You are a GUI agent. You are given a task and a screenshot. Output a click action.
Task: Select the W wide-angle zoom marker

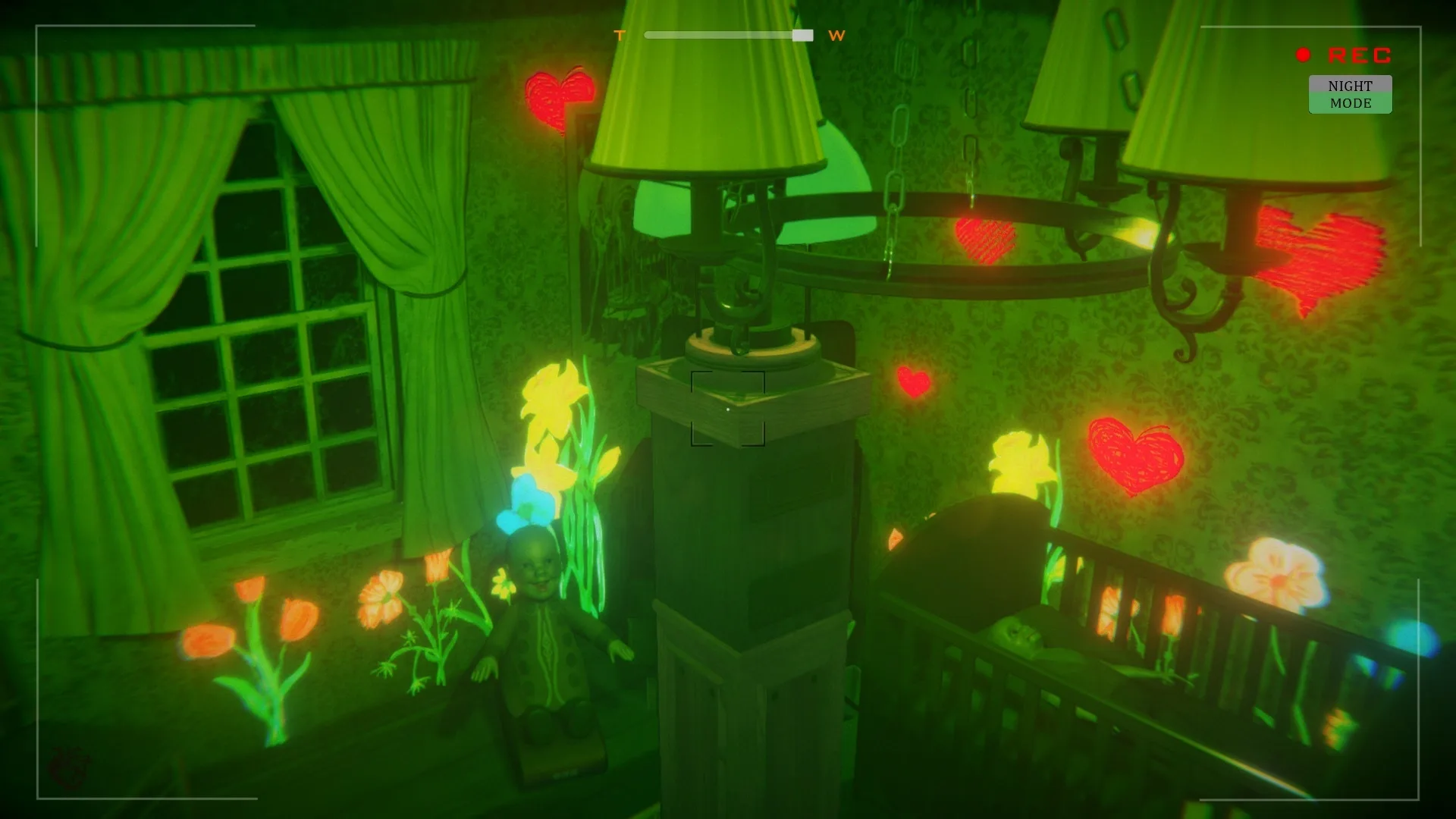[836, 36]
